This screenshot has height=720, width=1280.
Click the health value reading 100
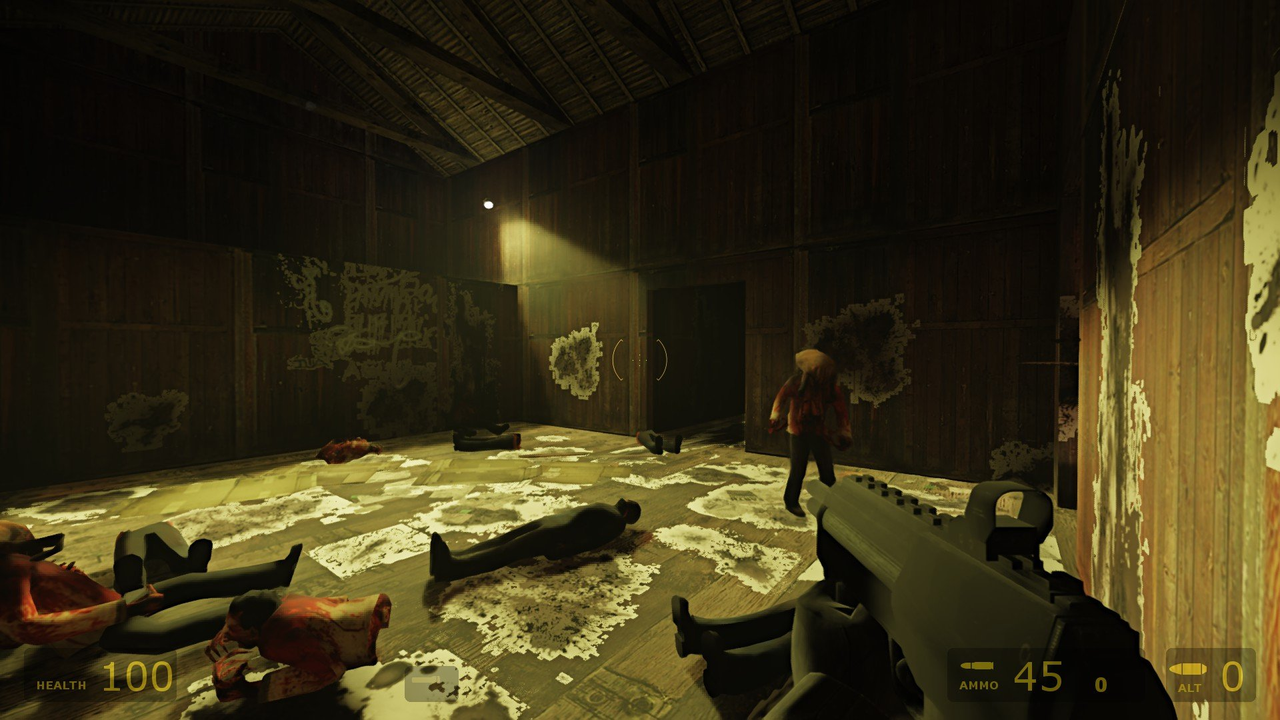pos(136,677)
